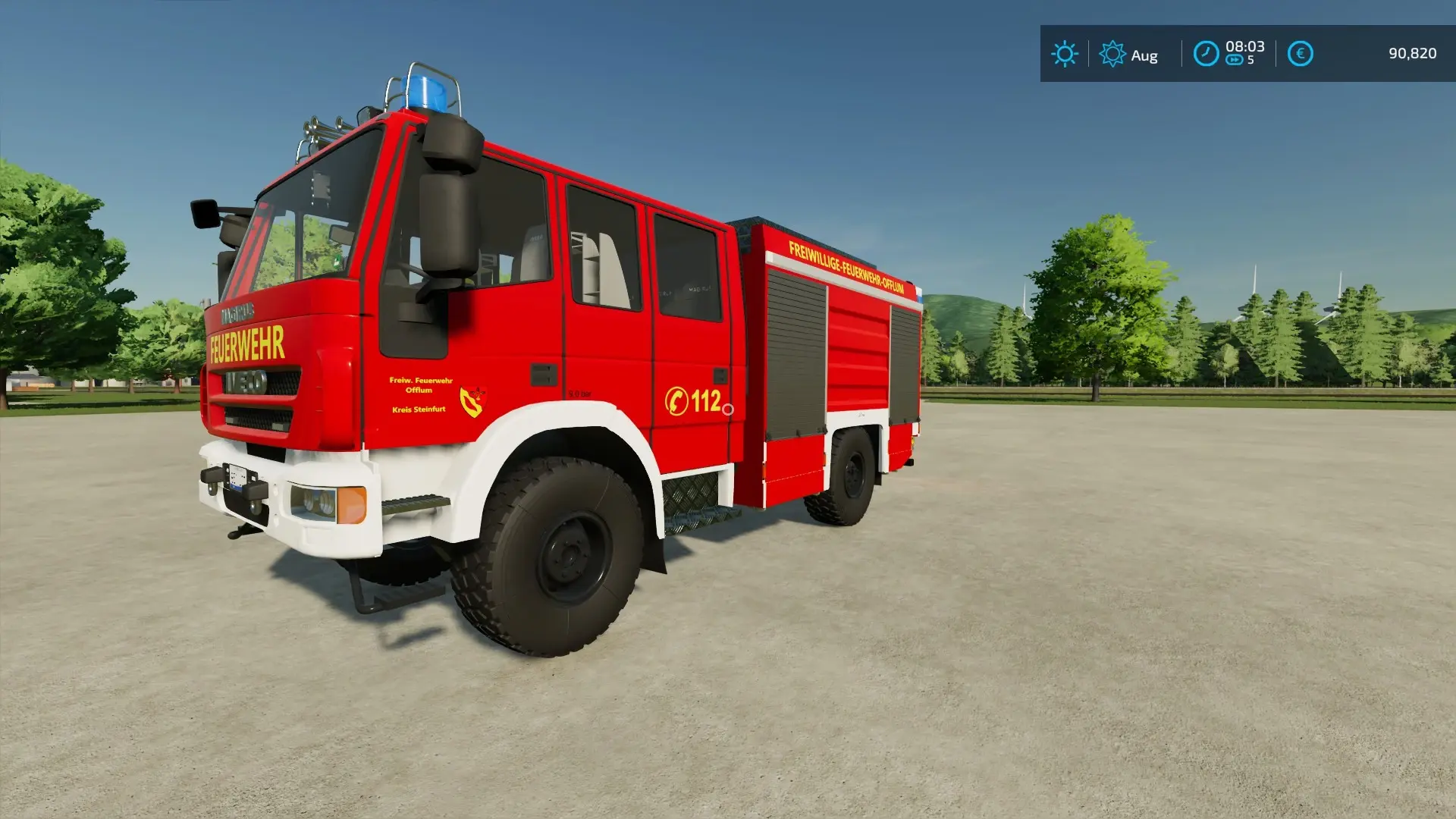
Task: Click the 08:03 time display
Action: (x=1244, y=47)
